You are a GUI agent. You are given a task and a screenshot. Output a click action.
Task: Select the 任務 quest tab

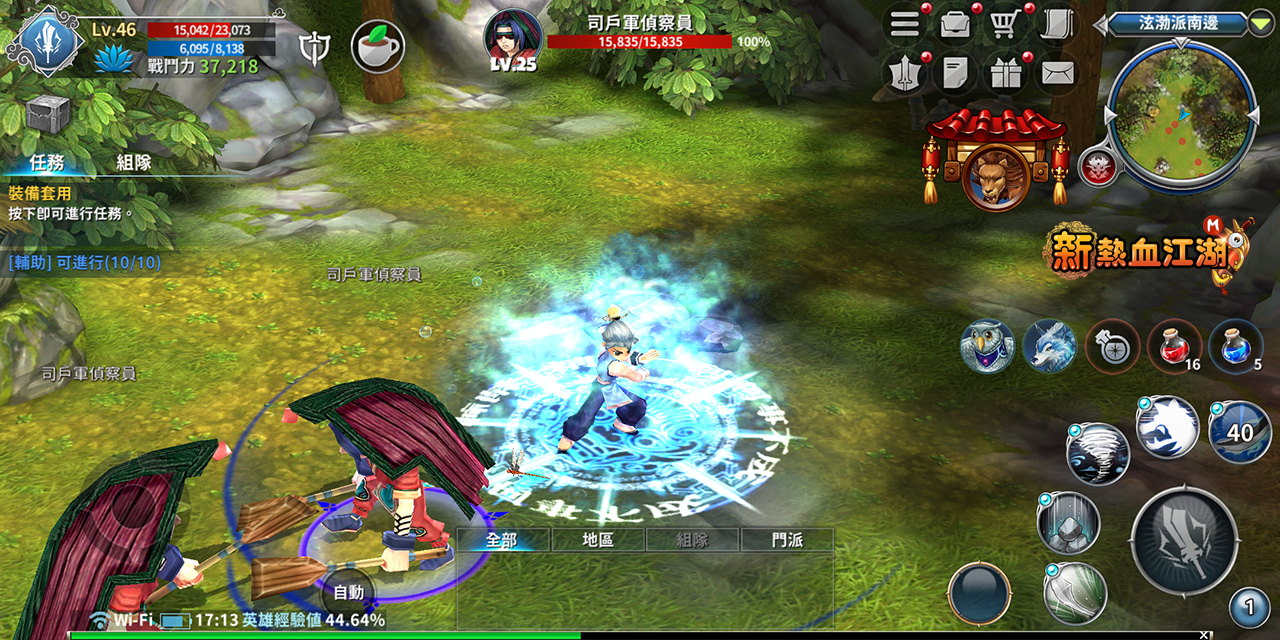pos(47,162)
